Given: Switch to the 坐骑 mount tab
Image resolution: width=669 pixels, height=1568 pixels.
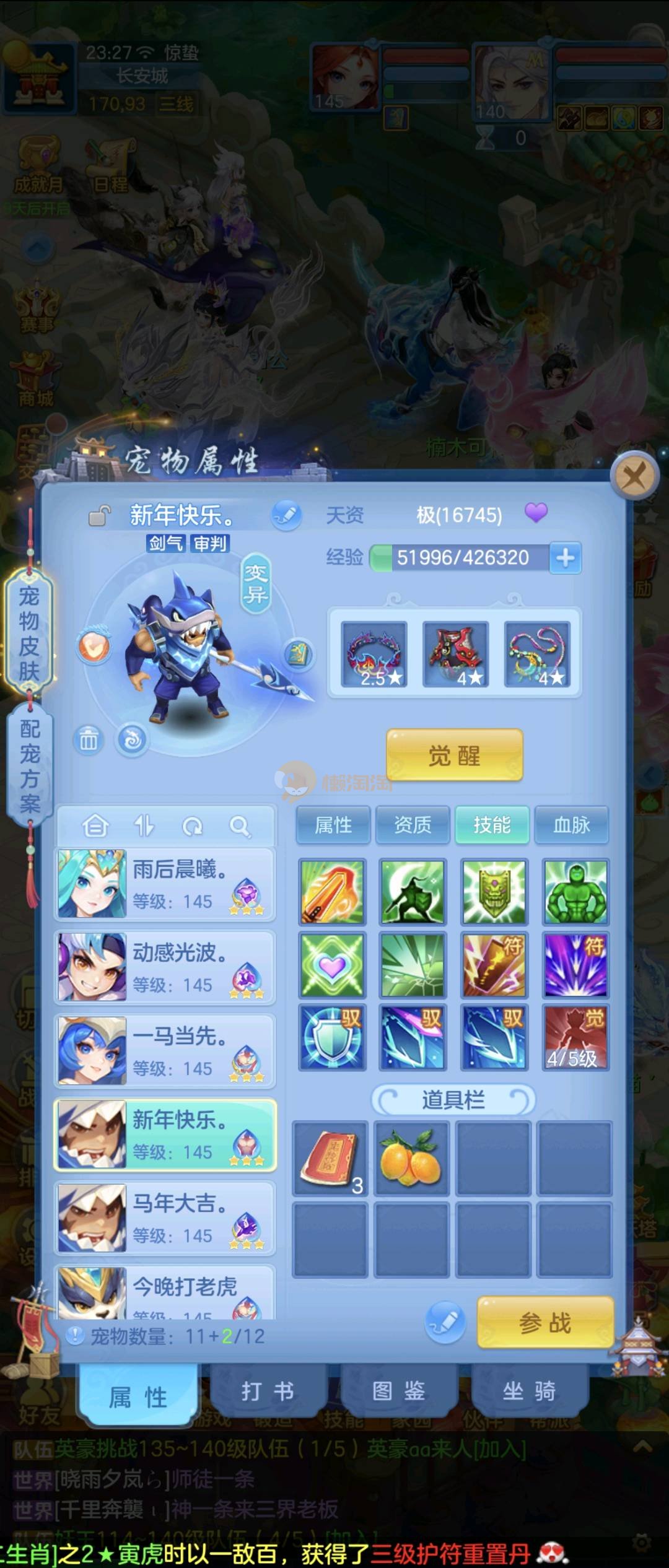Looking at the screenshot, I should click(528, 1392).
